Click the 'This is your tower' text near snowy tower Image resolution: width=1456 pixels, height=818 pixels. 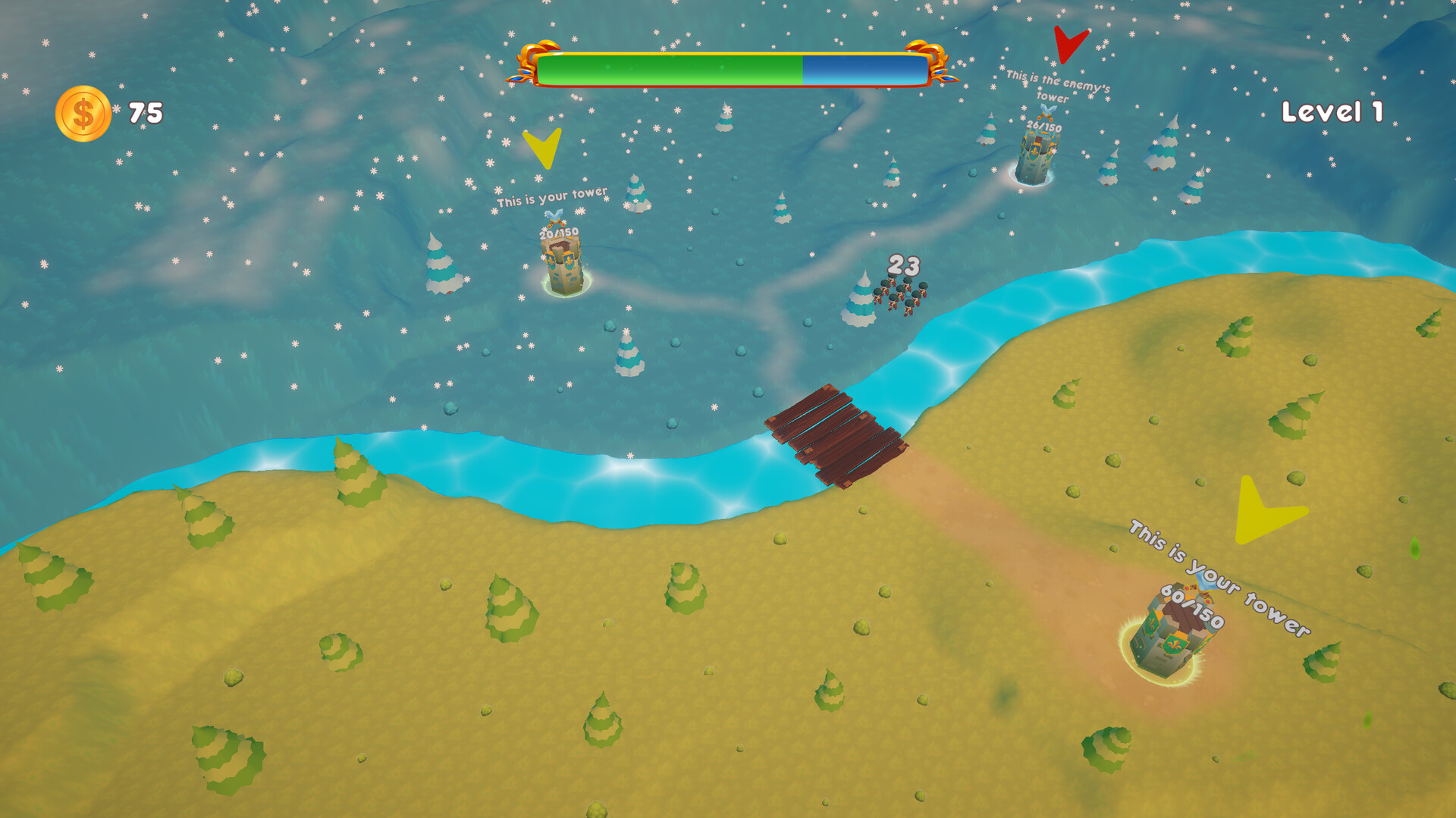pyautogui.click(x=552, y=199)
